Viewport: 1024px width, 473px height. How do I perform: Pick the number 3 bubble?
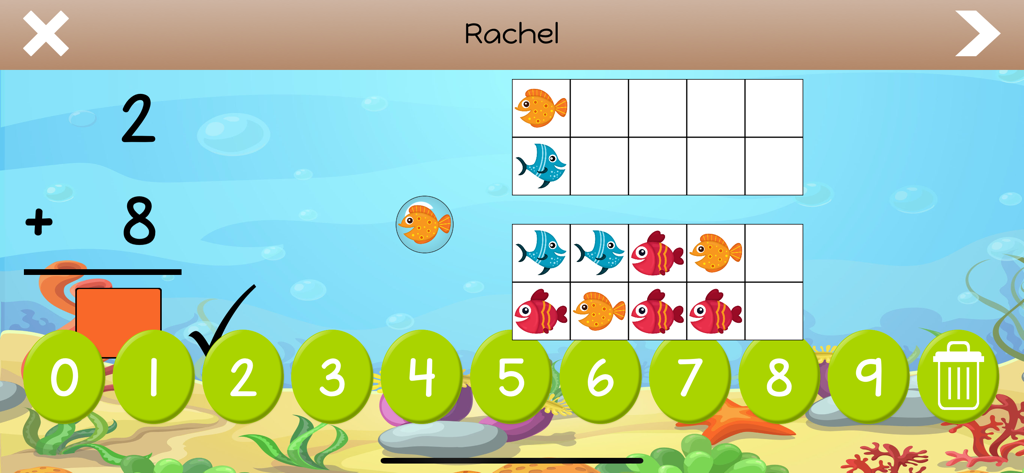point(332,379)
